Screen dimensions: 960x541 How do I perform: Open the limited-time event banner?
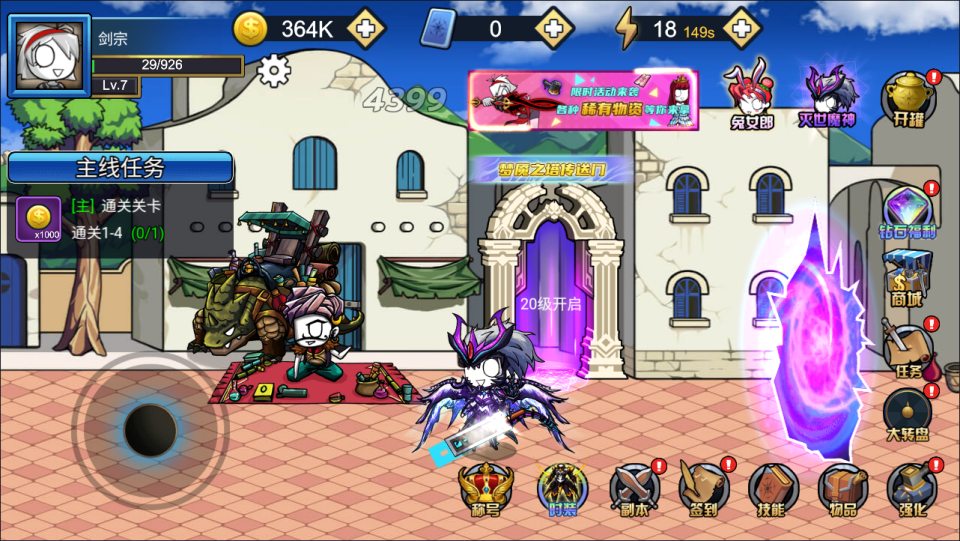coord(583,100)
